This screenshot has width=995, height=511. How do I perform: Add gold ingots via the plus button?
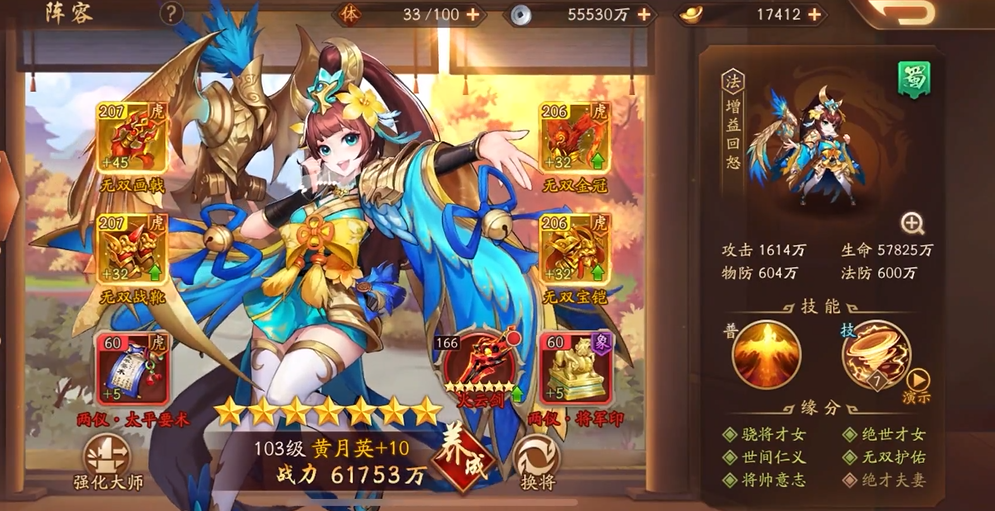point(816,14)
